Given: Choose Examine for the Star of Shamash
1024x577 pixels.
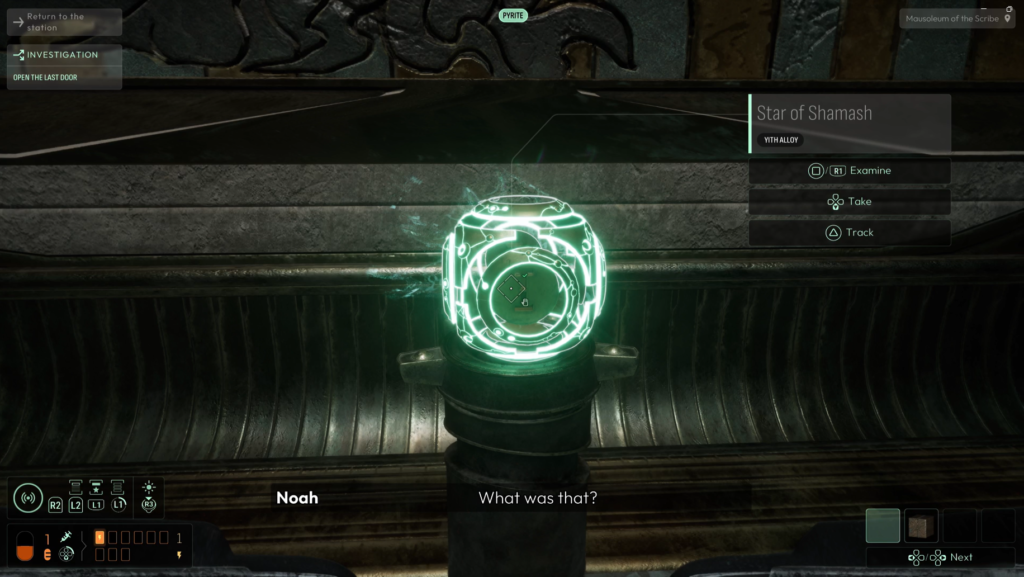Looking at the screenshot, I should click(849, 171).
